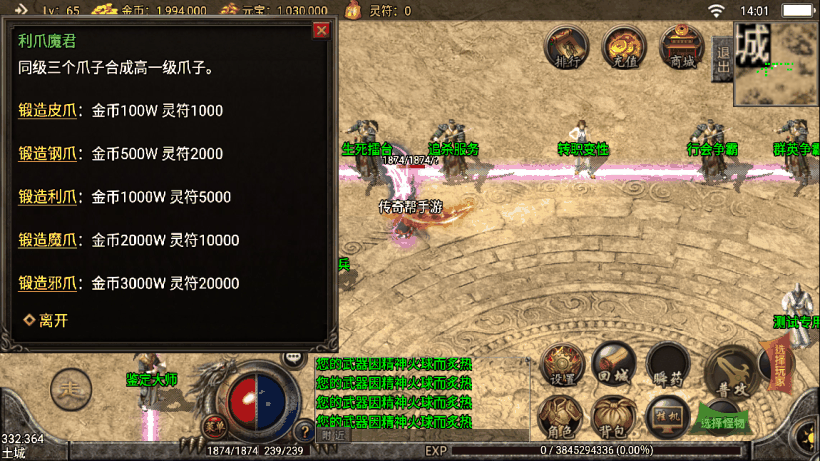Open the 充值 recharge icon

pyautogui.click(x=624, y=48)
